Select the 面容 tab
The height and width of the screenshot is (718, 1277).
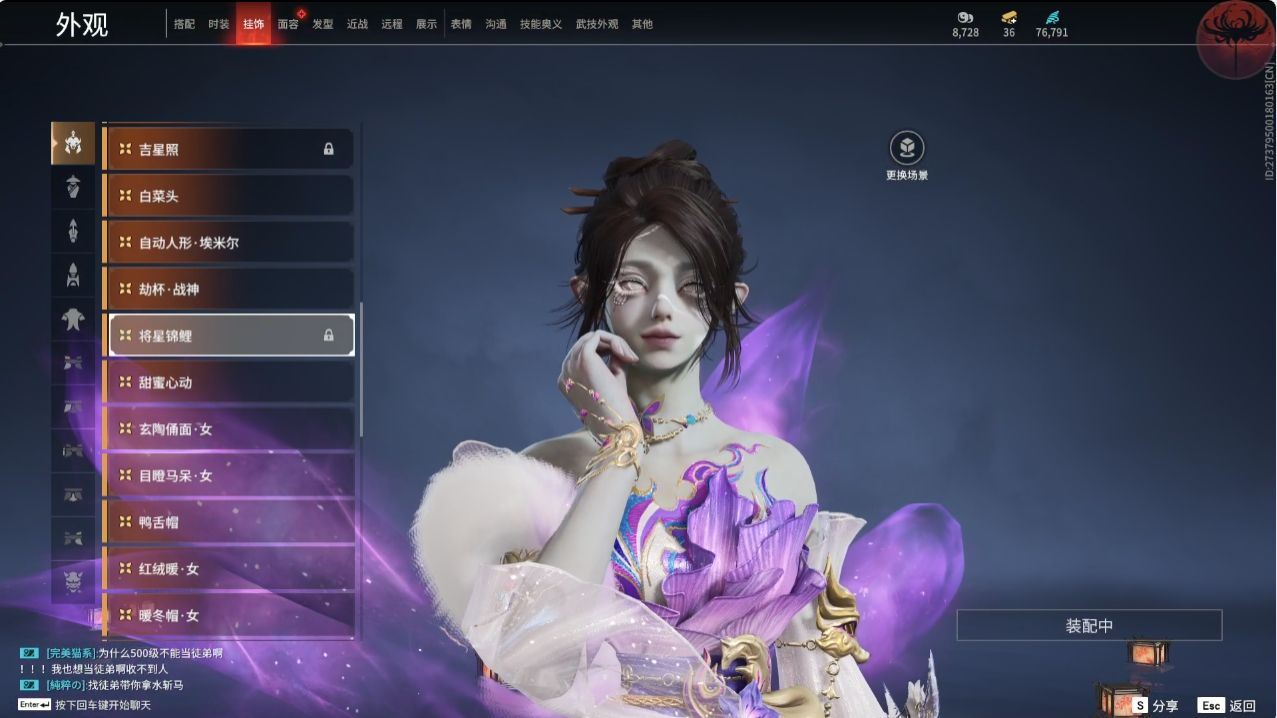[288, 24]
